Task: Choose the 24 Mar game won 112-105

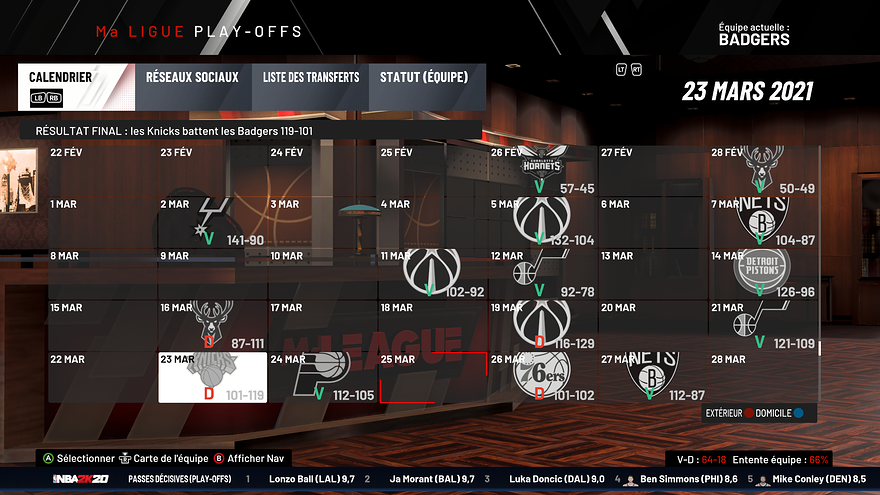Action: pos(323,377)
